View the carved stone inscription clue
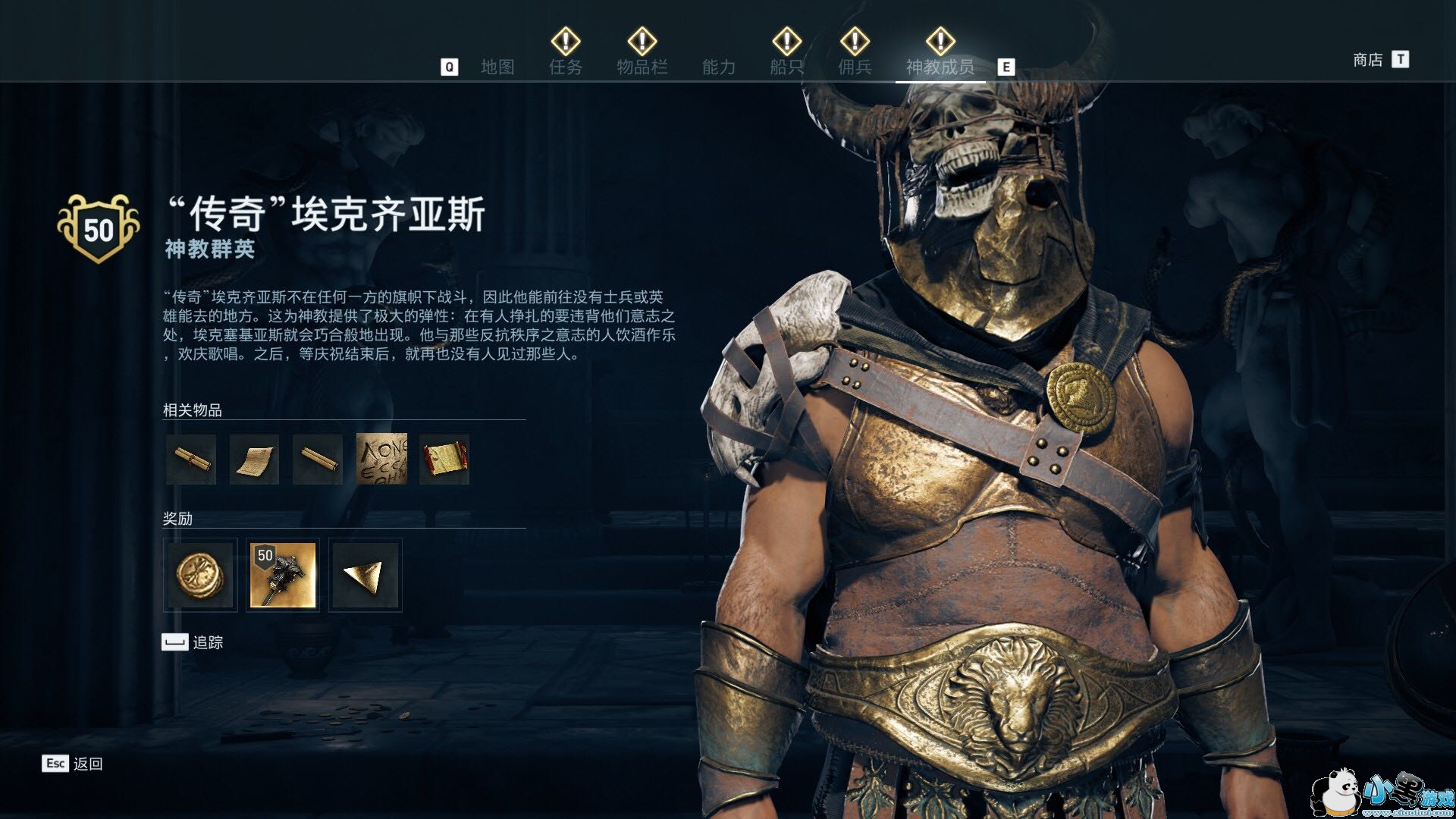Screen dimensions: 1456x819 [381, 460]
